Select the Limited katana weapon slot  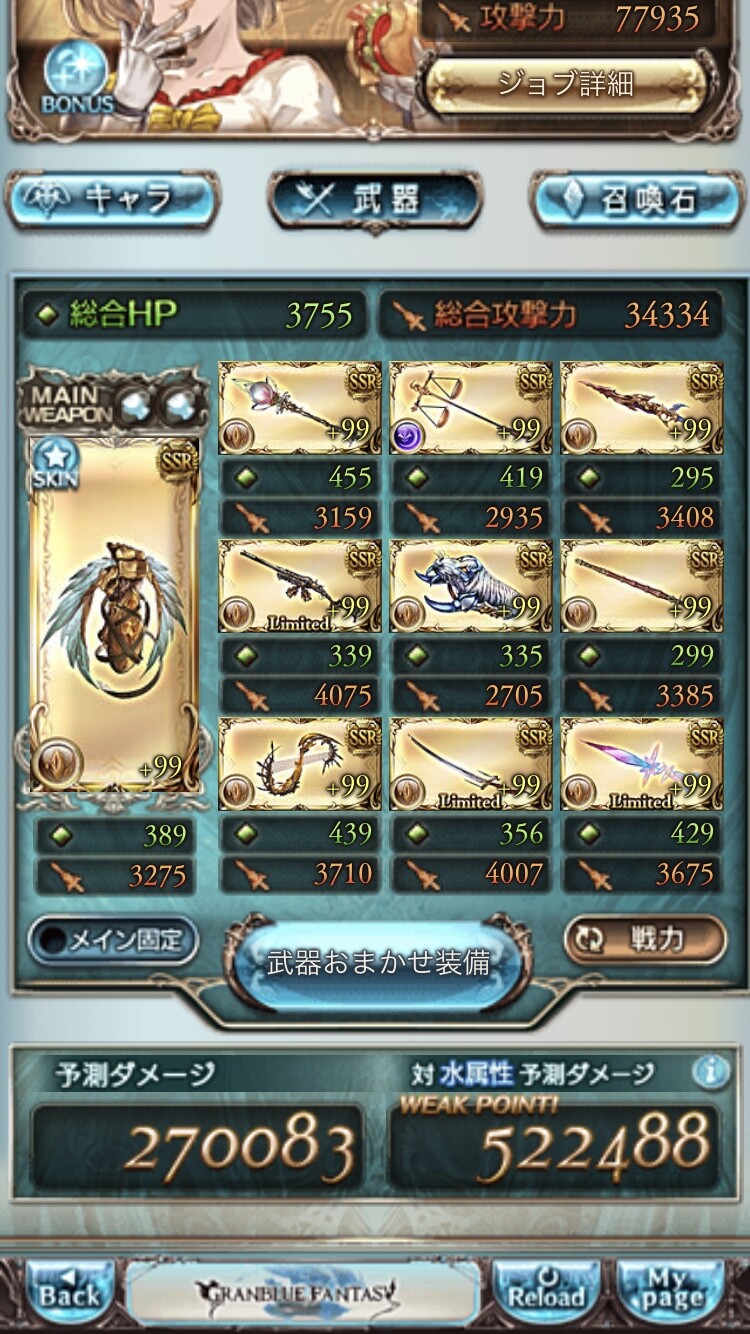(470, 763)
